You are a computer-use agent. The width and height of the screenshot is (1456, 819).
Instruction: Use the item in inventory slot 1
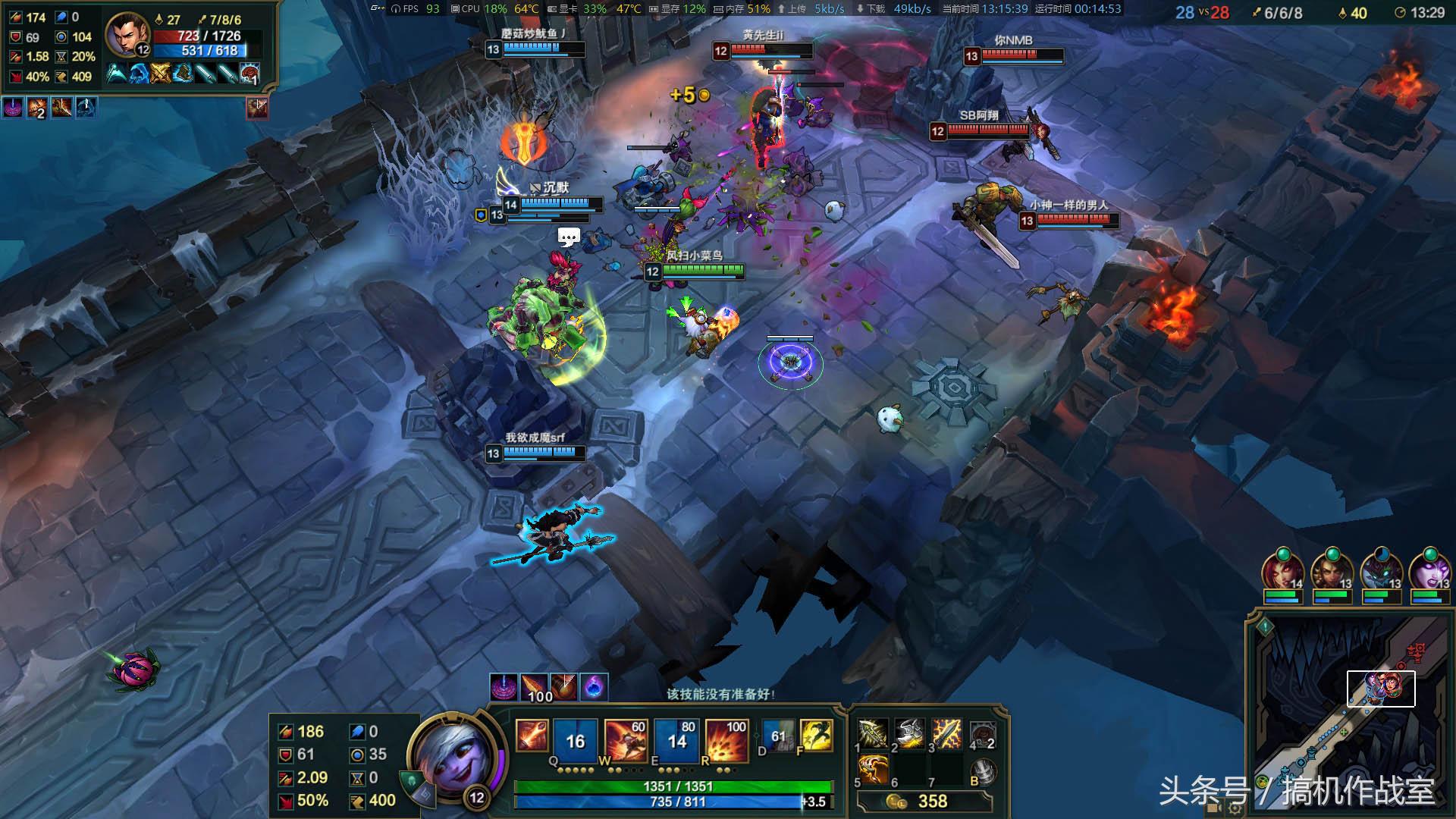coord(874,734)
